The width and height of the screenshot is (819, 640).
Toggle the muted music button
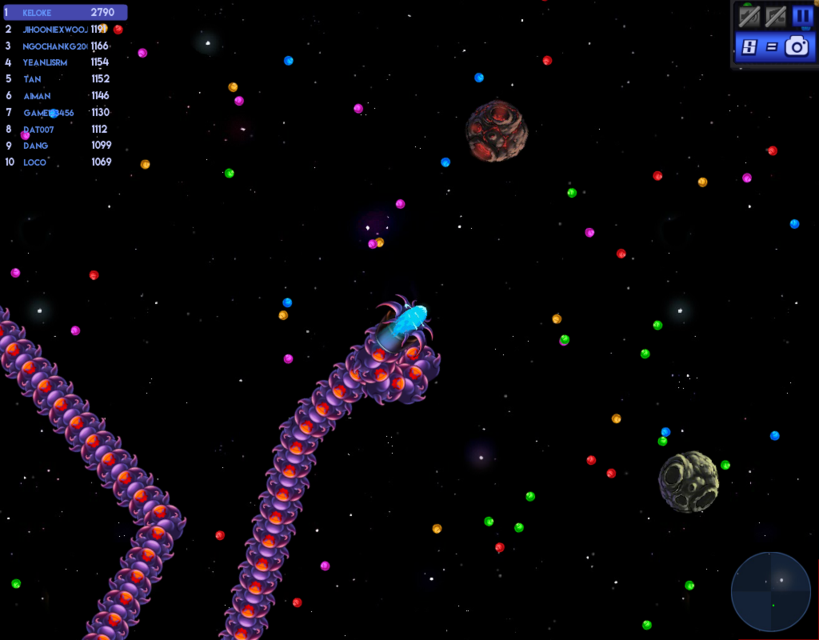click(775, 16)
